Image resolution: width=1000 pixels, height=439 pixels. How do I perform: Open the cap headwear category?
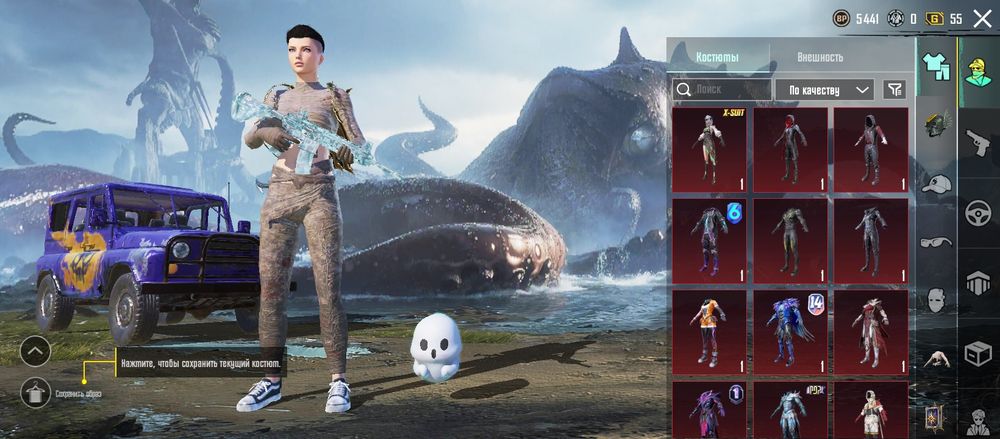936,183
